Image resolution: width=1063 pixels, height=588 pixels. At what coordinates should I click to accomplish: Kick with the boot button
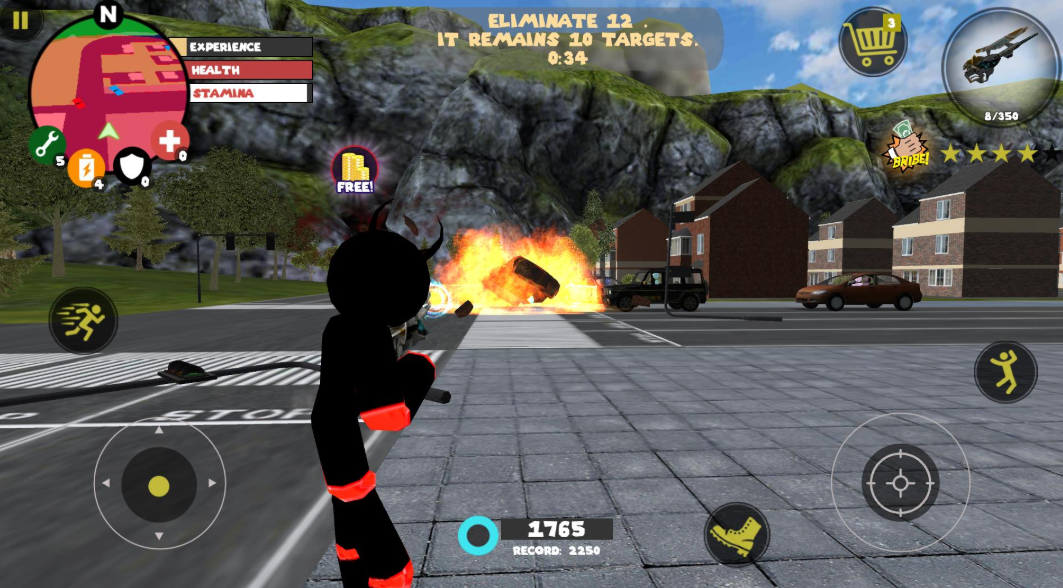click(x=736, y=534)
